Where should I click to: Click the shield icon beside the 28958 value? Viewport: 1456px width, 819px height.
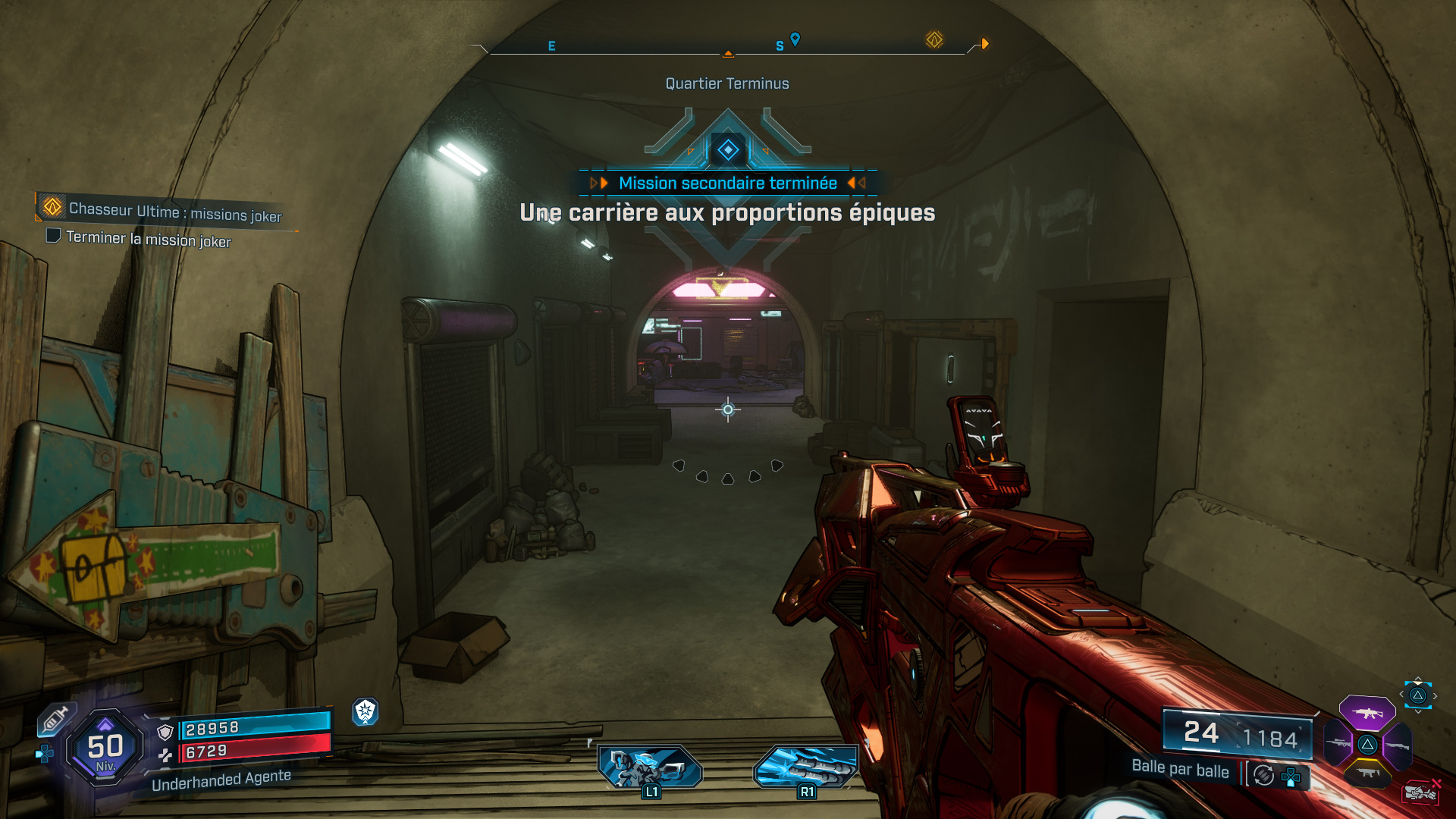[x=165, y=730]
